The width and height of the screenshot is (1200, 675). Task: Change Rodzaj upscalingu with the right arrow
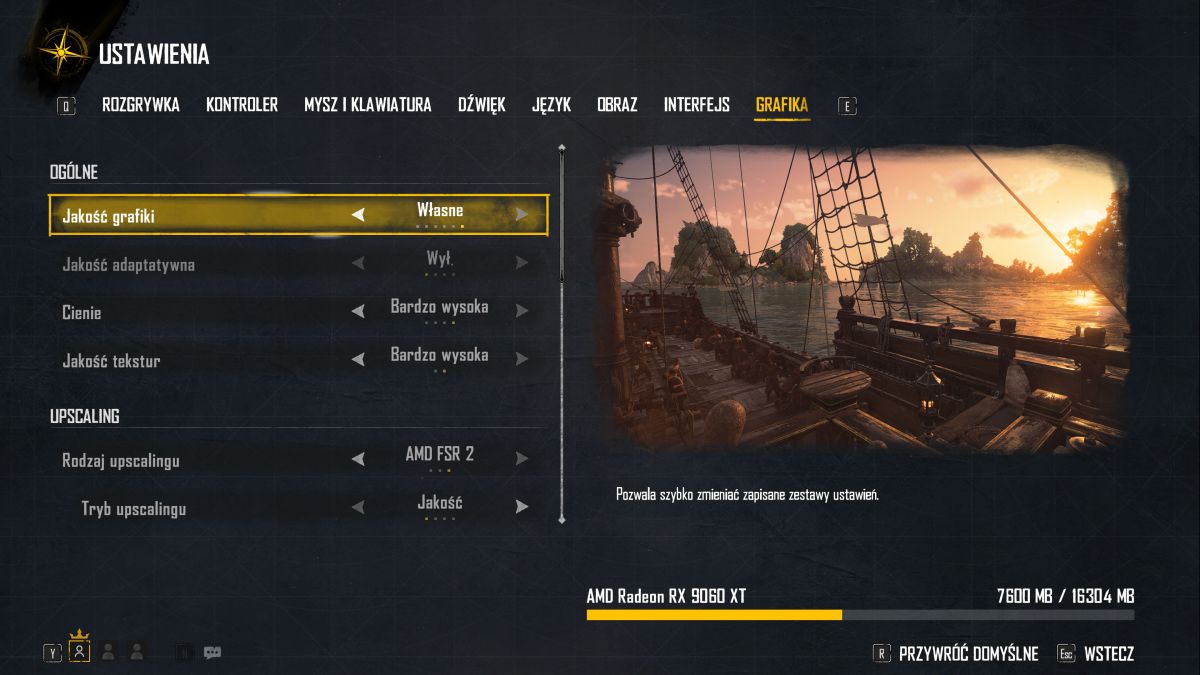pyautogui.click(x=521, y=459)
